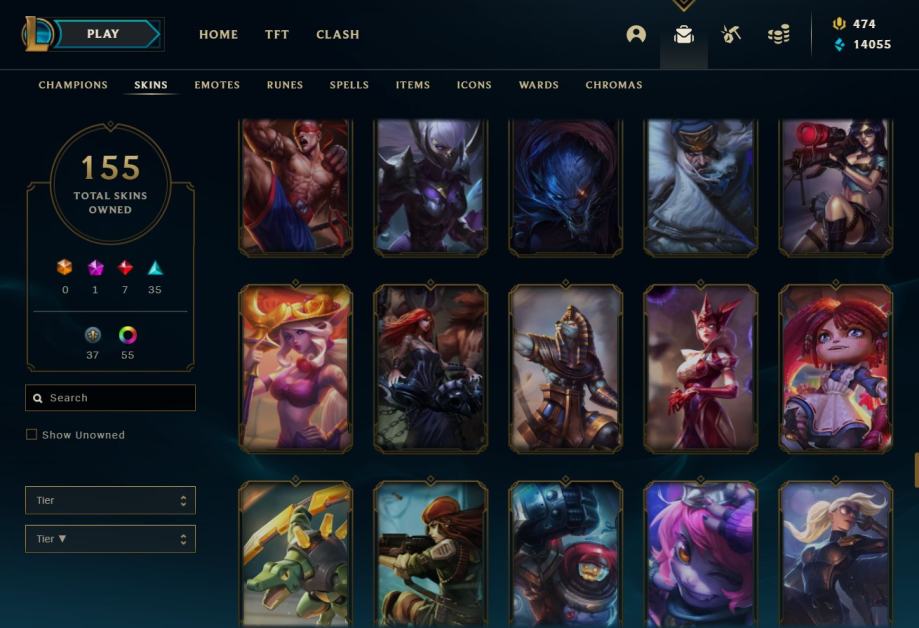Open the CLASH section
This screenshot has height=628, width=919.
(x=338, y=34)
